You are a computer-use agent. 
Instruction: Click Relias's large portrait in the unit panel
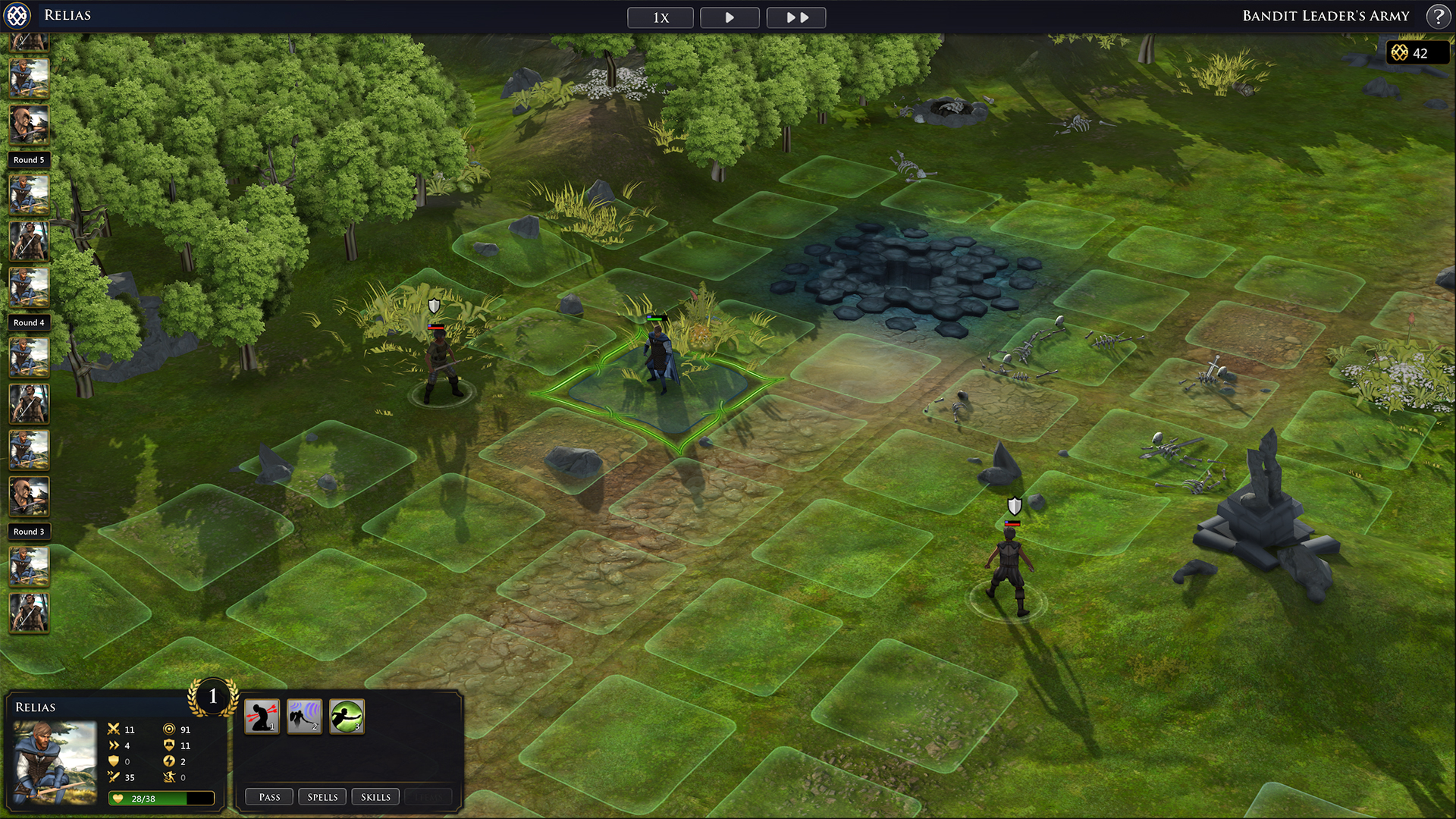click(x=55, y=762)
